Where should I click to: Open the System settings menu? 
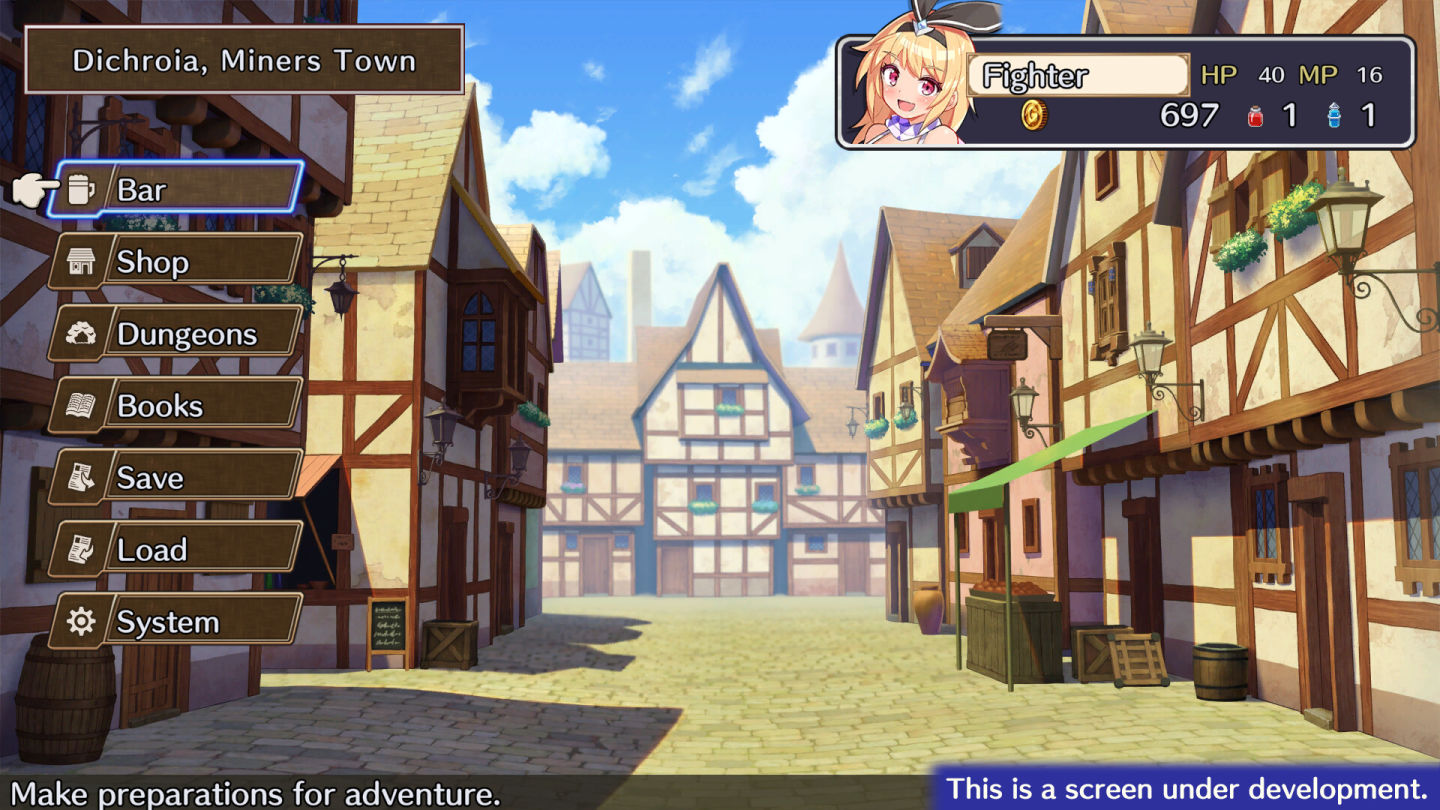[176, 621]
